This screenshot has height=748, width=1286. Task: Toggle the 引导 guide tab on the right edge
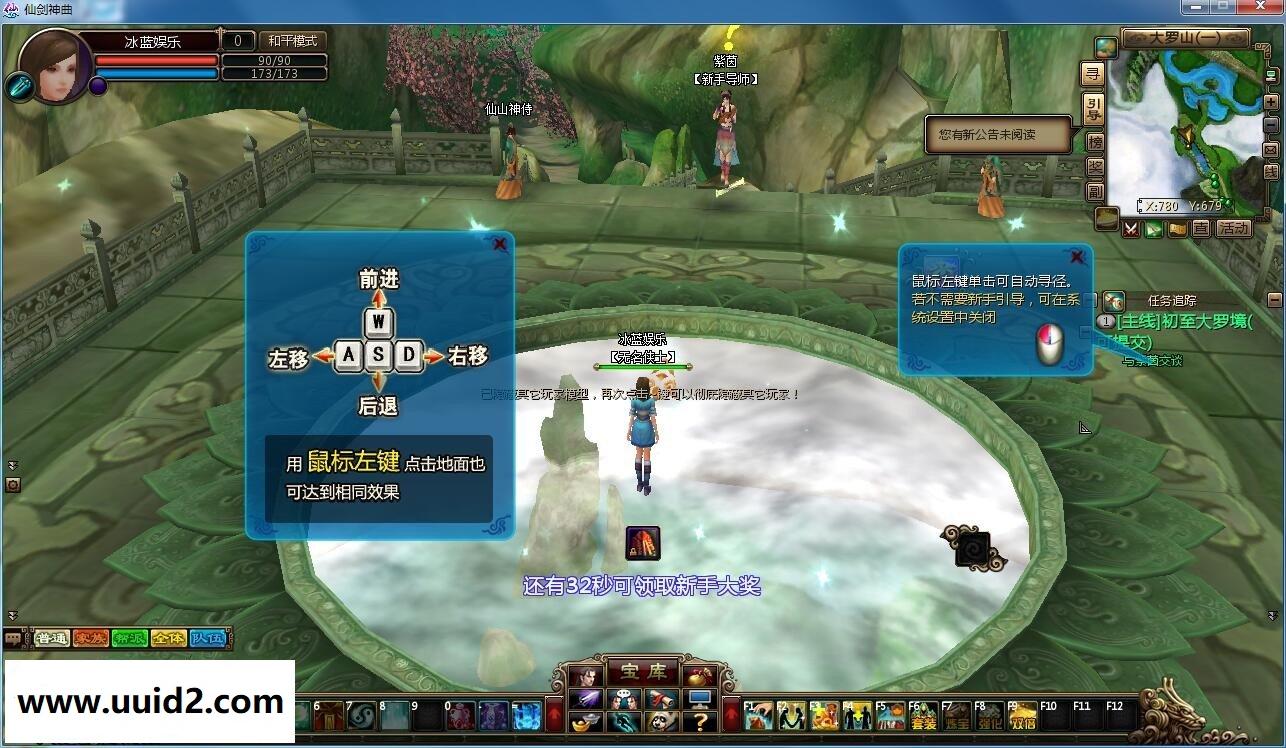point(1093,105)
